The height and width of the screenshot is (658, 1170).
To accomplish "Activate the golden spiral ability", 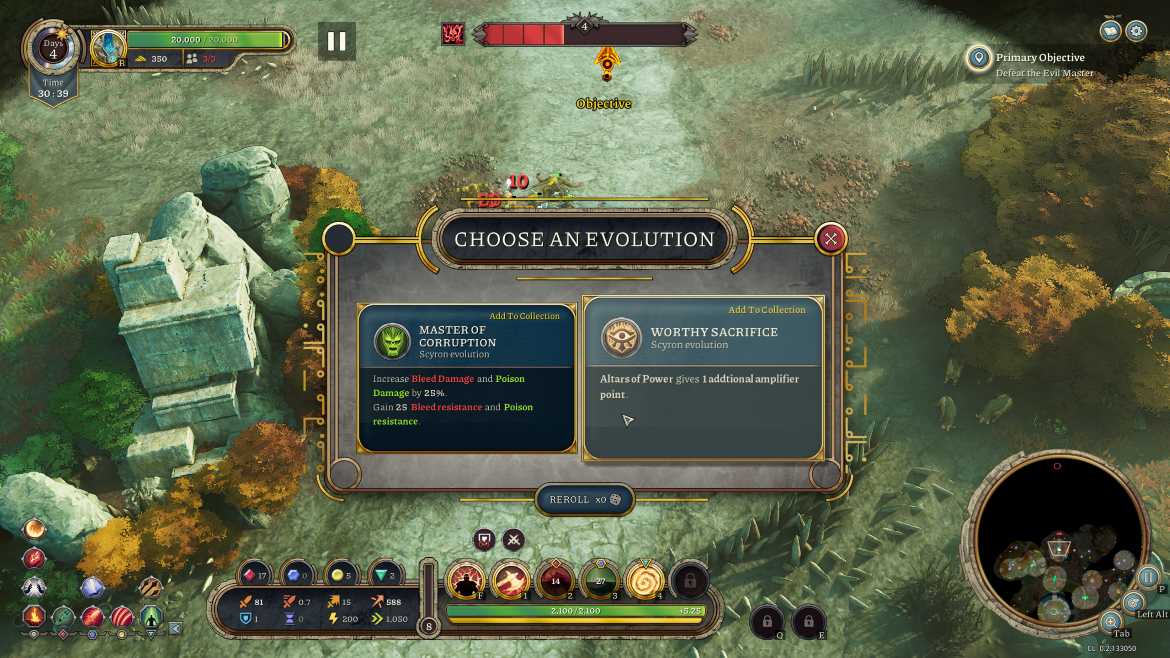I will (645, 580).
